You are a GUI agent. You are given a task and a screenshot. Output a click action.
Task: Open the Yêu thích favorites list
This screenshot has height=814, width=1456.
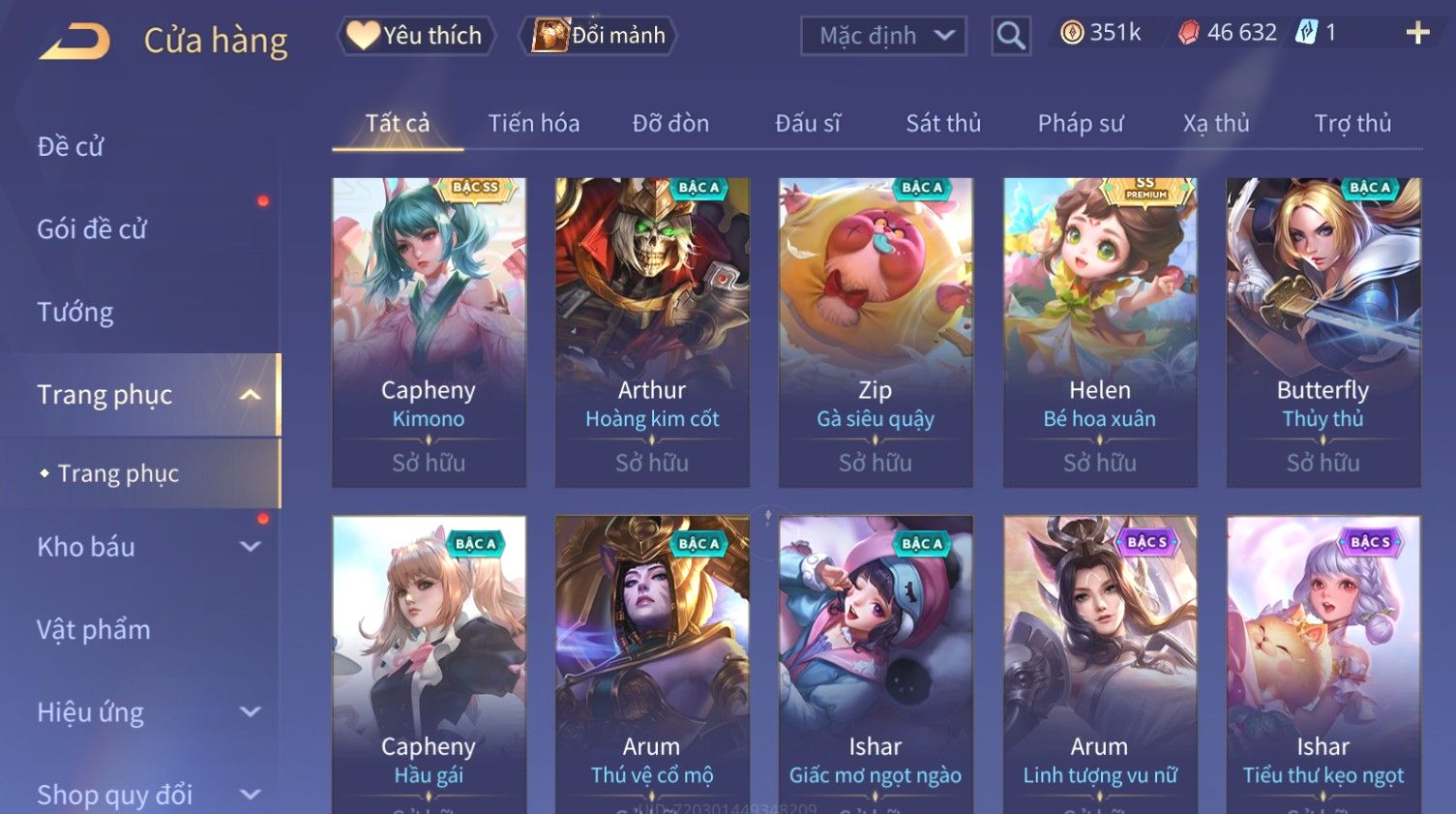416,36
